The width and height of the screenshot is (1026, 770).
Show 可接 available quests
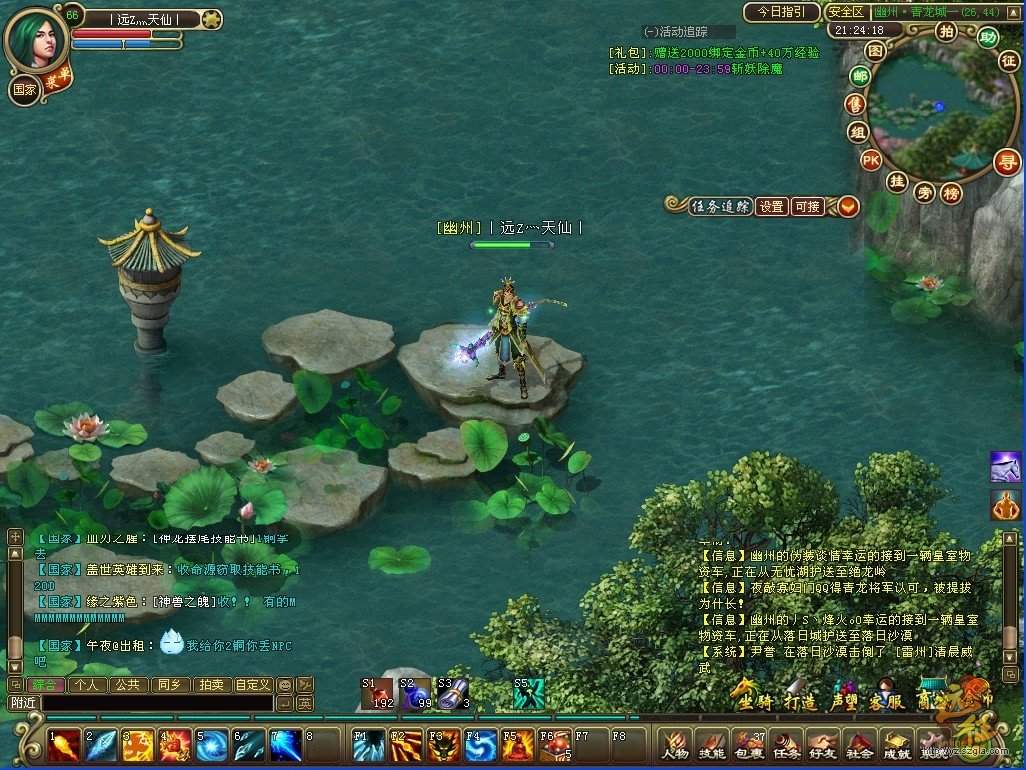(806, 207)
